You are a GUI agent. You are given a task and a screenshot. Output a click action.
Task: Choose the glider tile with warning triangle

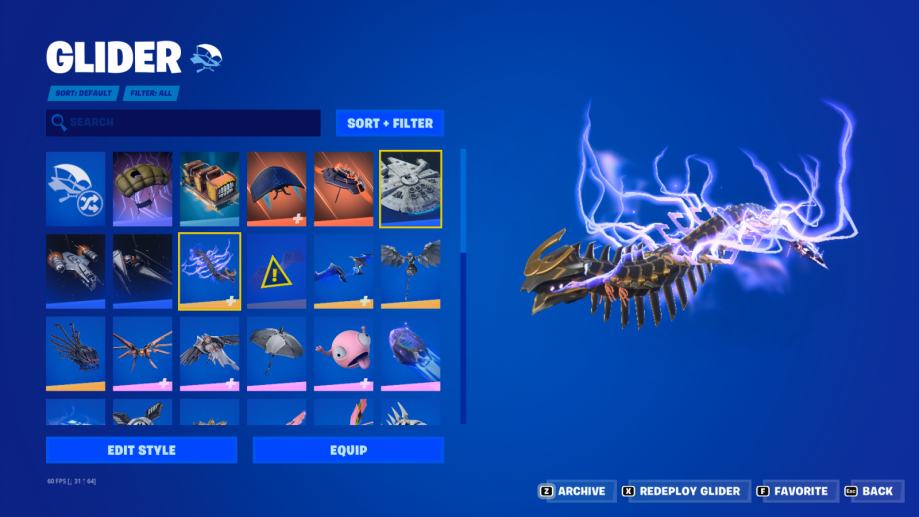click(x=276, y=271)
